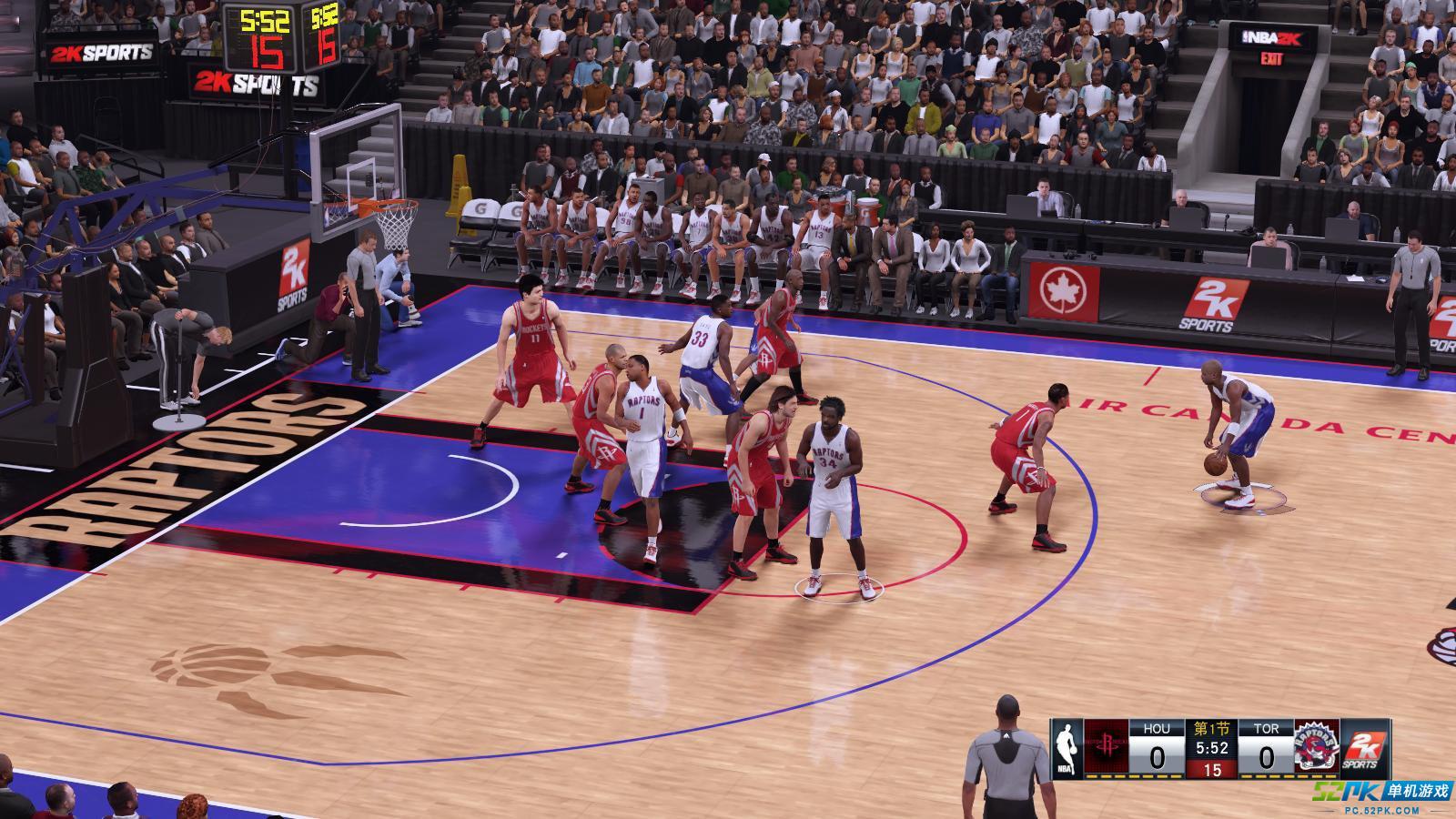Click the 2K Sports badge beside the scoreboard
The width and height of the screenshot is (1456, 819).
[x=1366, y=748]
